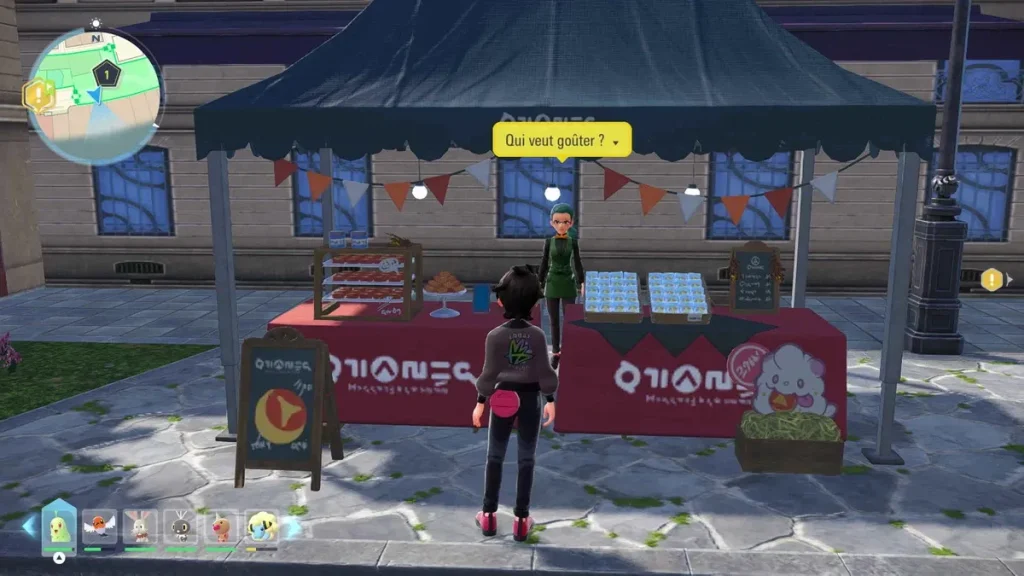Click the pentagon marker numbered 1 on minimap
The height and width of the screenshot is (576, 1024).
[105, 72]
